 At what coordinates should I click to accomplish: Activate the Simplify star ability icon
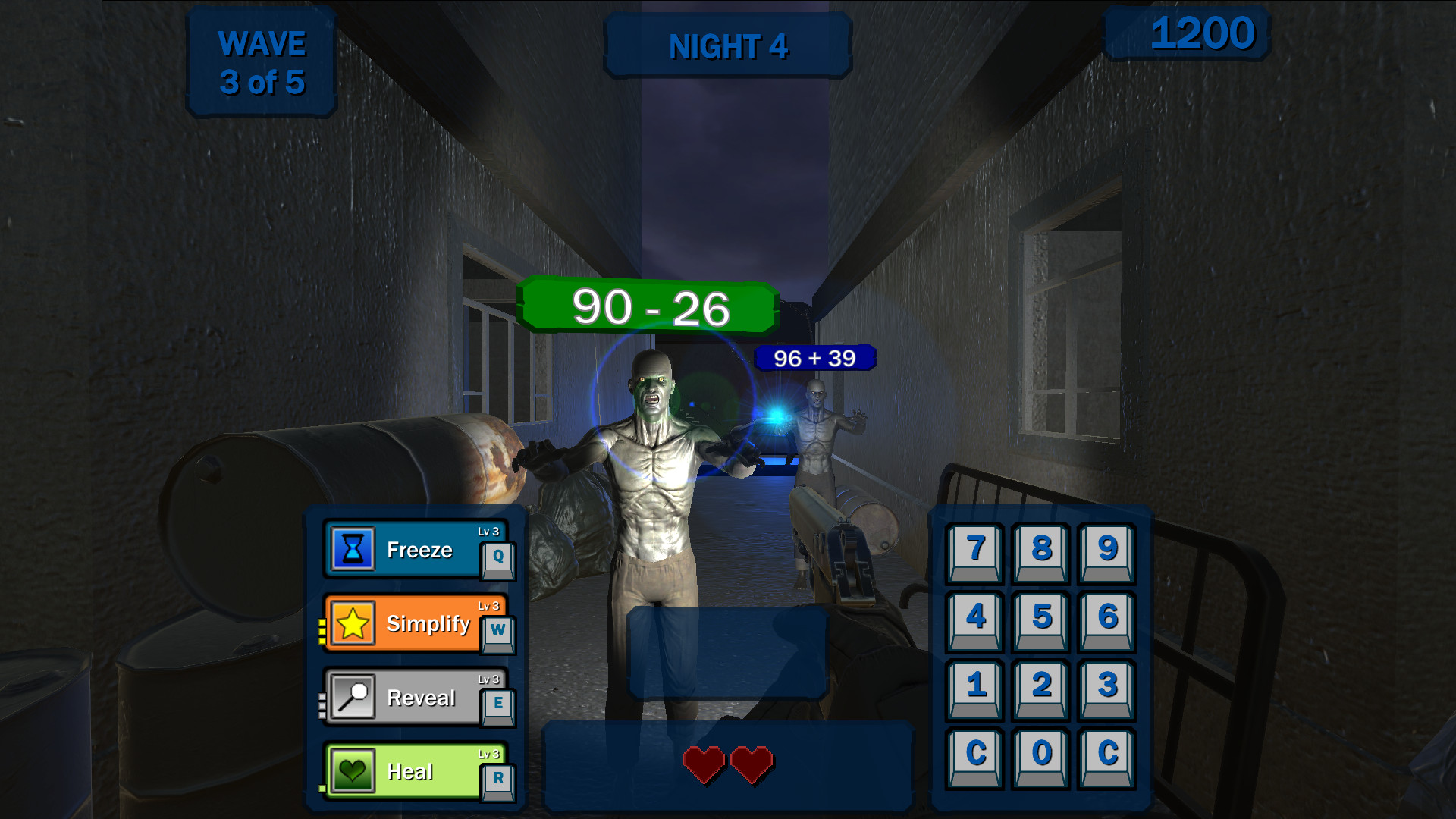tap(352, 623)
